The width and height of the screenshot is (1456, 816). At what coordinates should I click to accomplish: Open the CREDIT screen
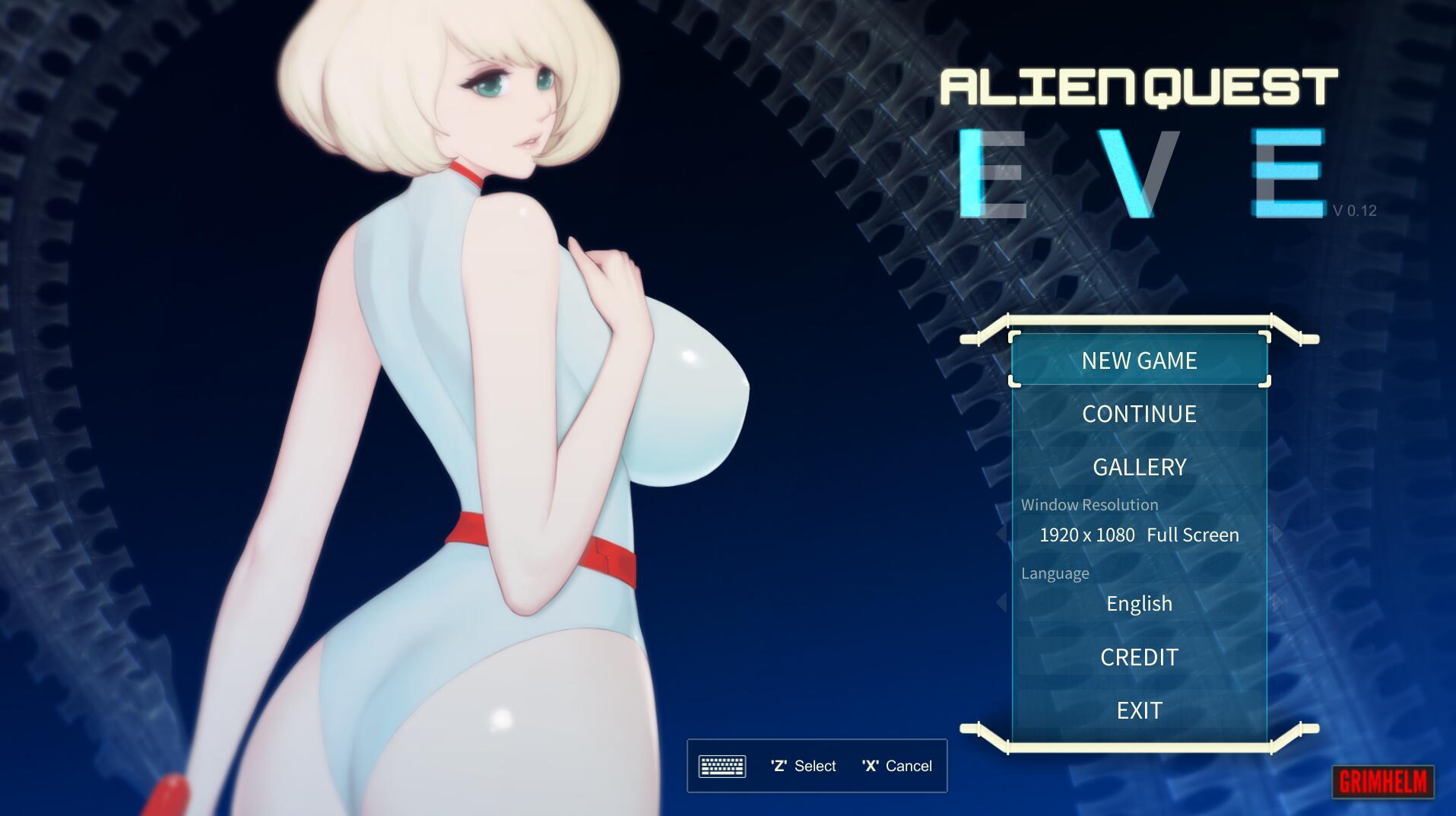coord(1138,657)
